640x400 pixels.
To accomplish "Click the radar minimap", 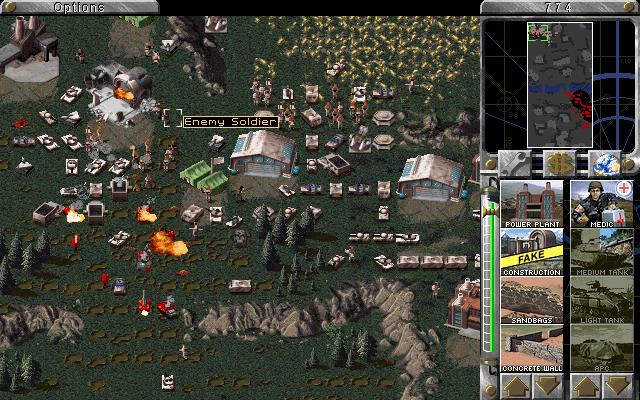I will pyautogui.click(x=558, y=84).
